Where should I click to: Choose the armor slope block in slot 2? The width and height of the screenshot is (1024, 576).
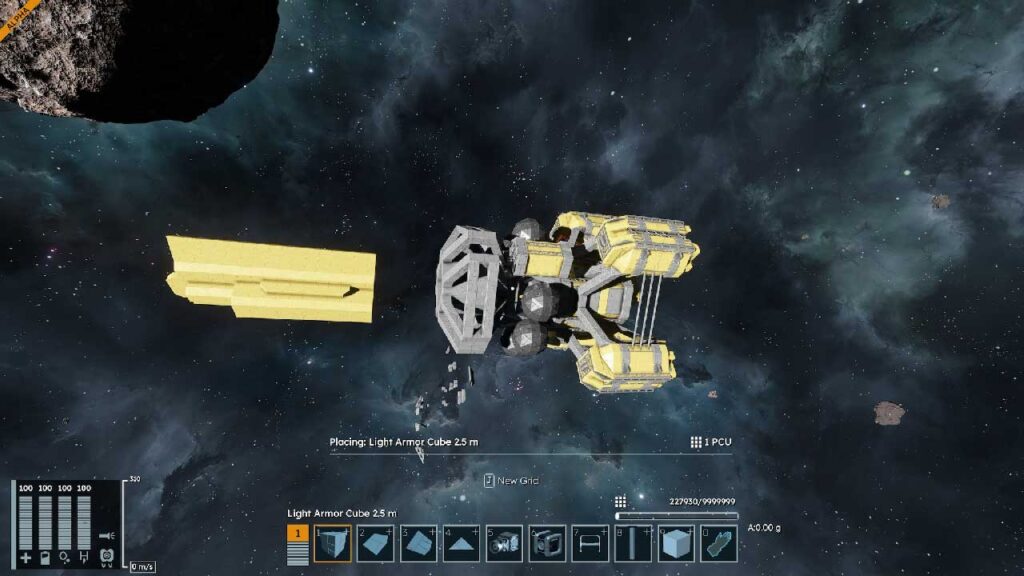click(x=375, y=543)
